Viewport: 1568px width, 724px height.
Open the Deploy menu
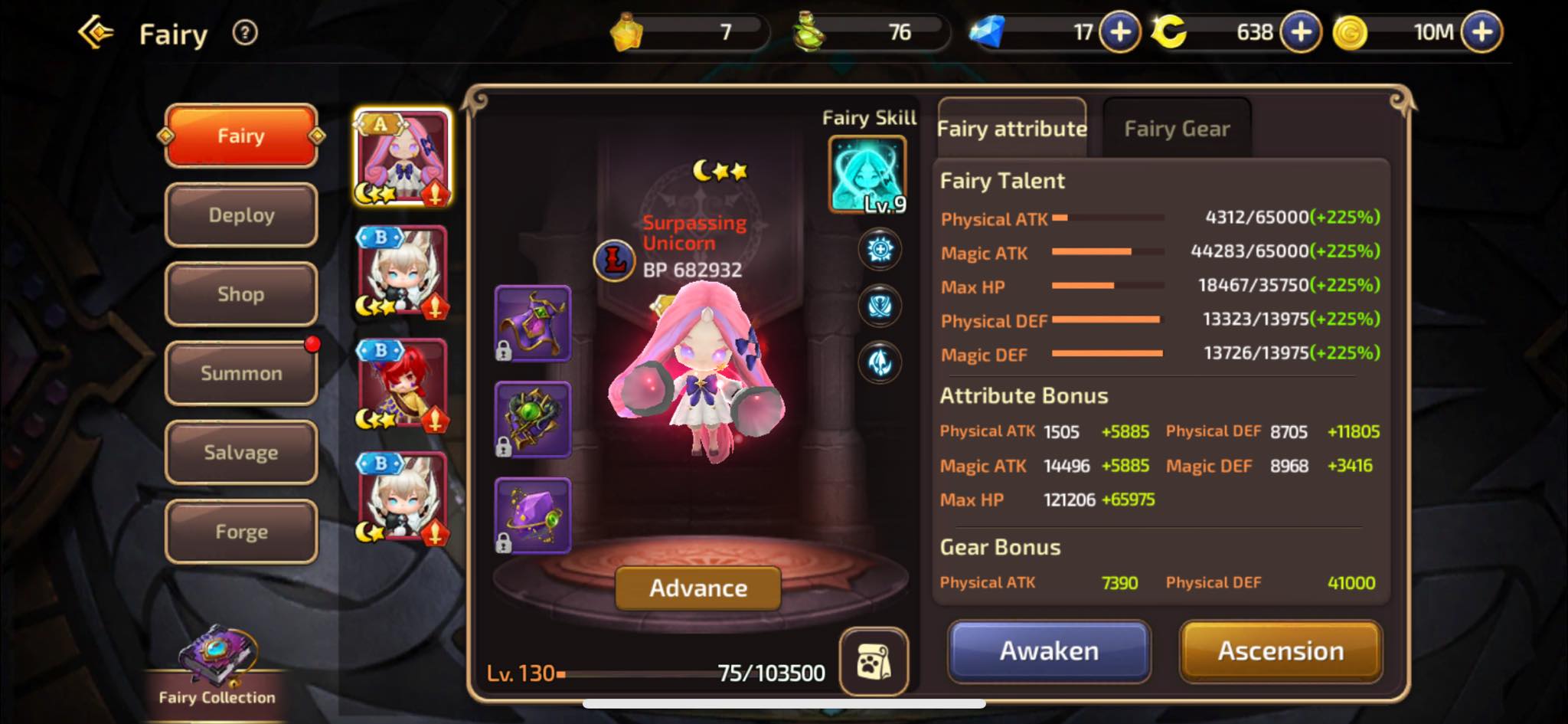point(241,215)
